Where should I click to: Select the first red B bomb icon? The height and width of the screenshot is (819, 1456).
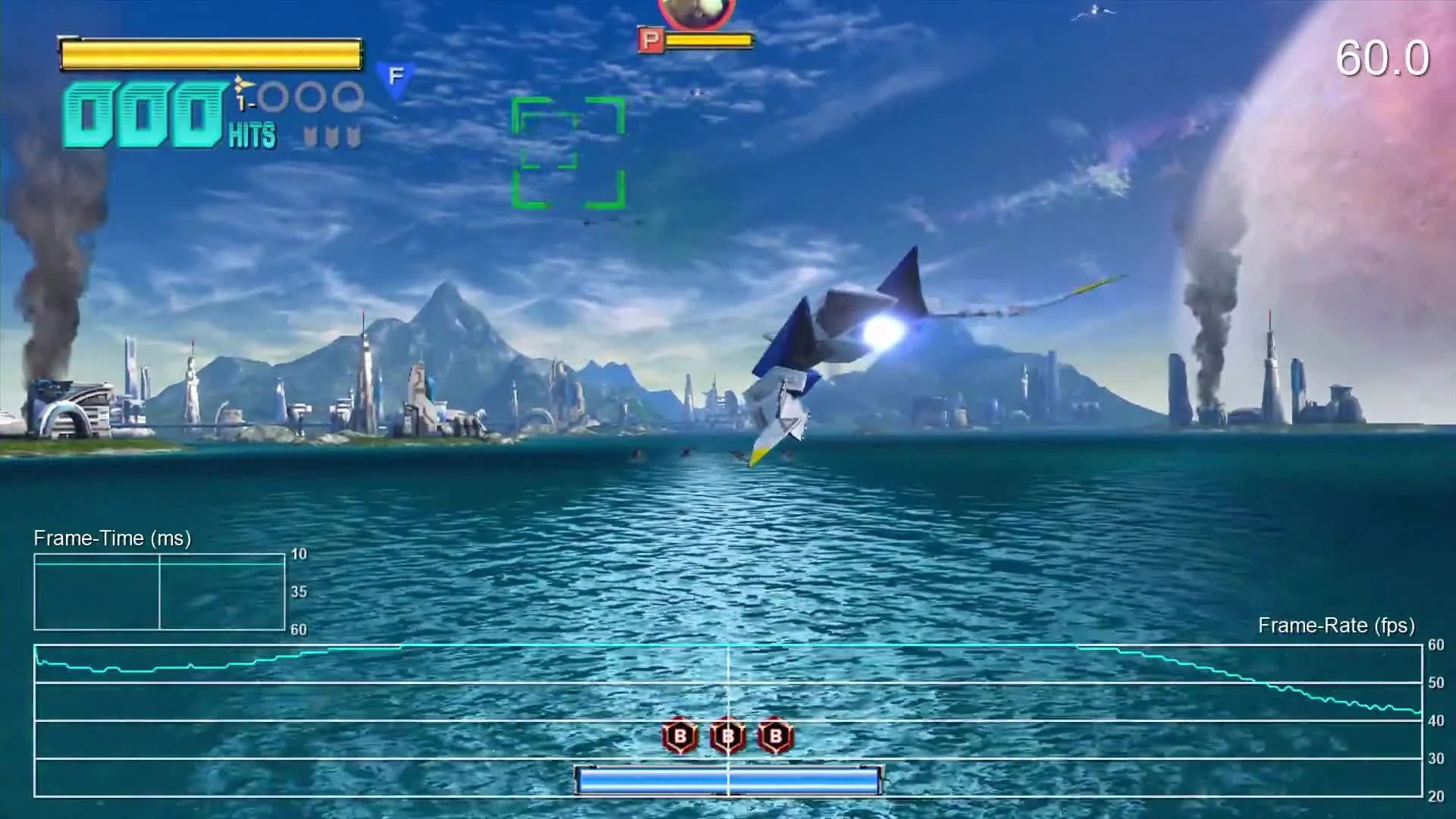click(679, 735)
